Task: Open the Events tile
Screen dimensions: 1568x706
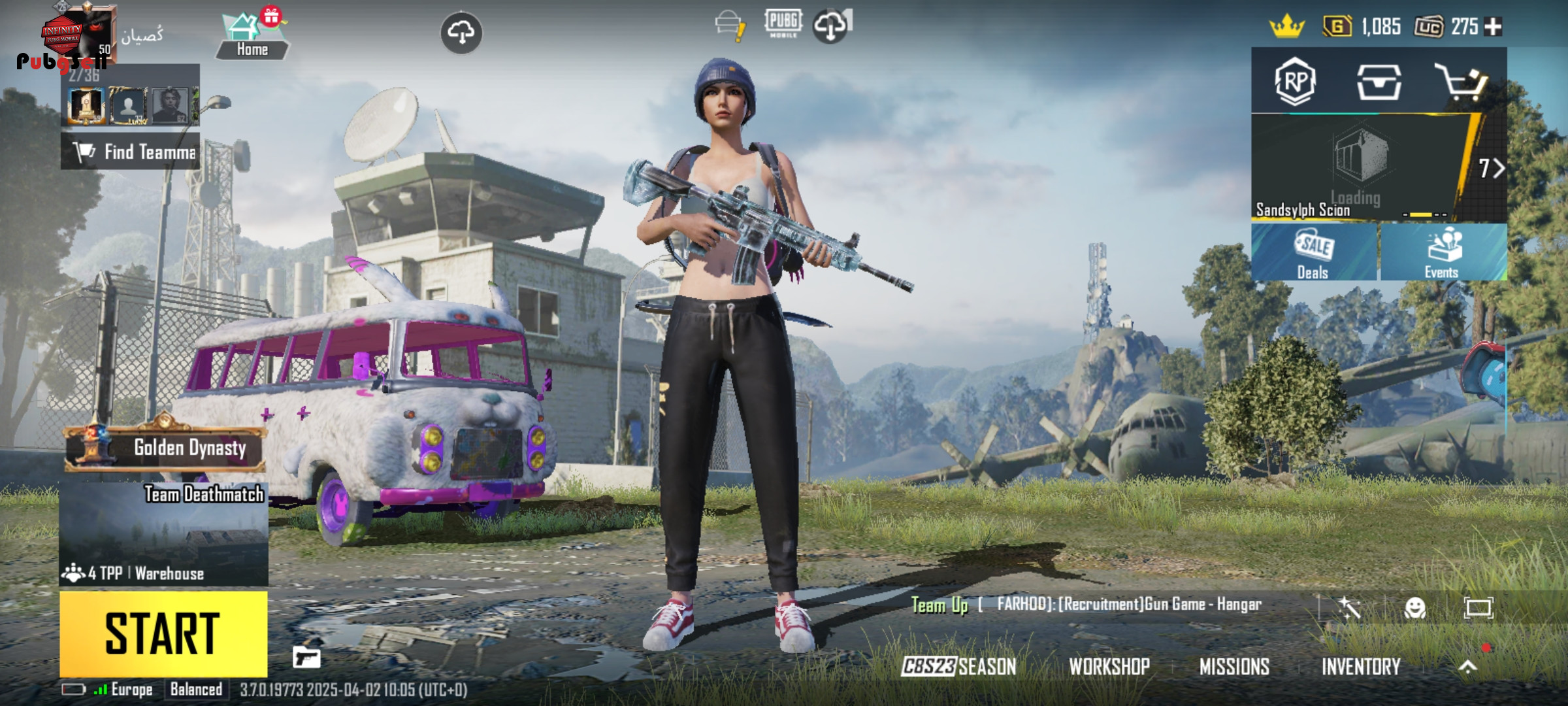Action: [x=1443, y=253]
